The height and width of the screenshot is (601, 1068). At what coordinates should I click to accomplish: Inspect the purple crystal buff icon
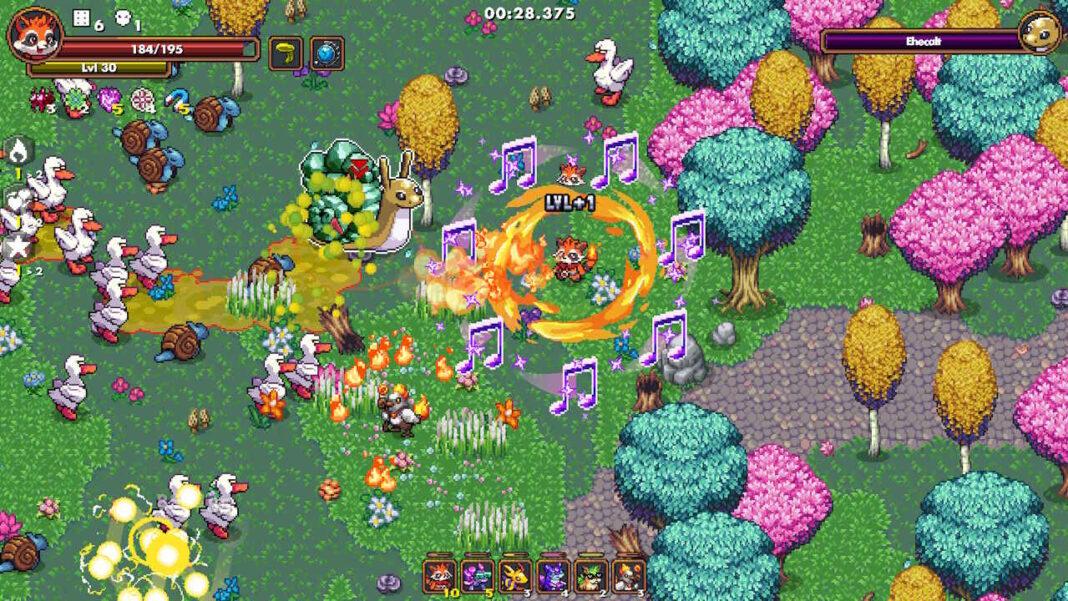[106, 98]
